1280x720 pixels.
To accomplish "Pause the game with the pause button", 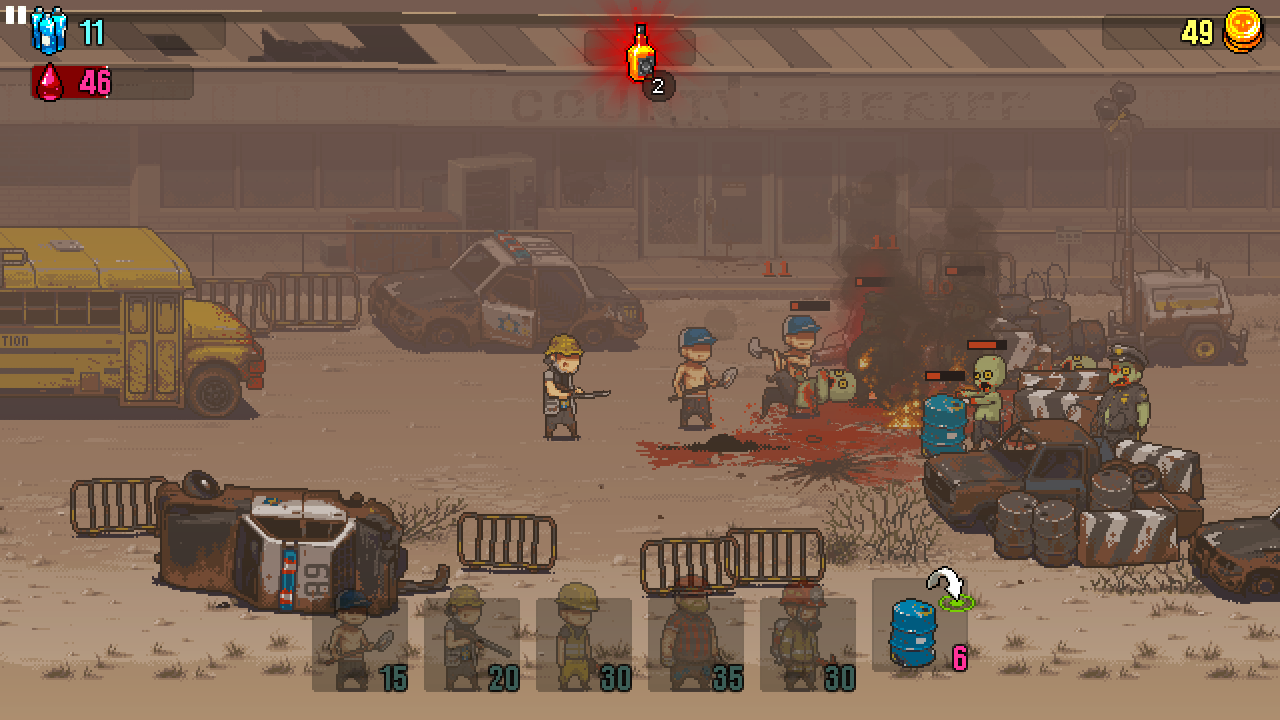I will pyautogui.click(x=15, y=15).
